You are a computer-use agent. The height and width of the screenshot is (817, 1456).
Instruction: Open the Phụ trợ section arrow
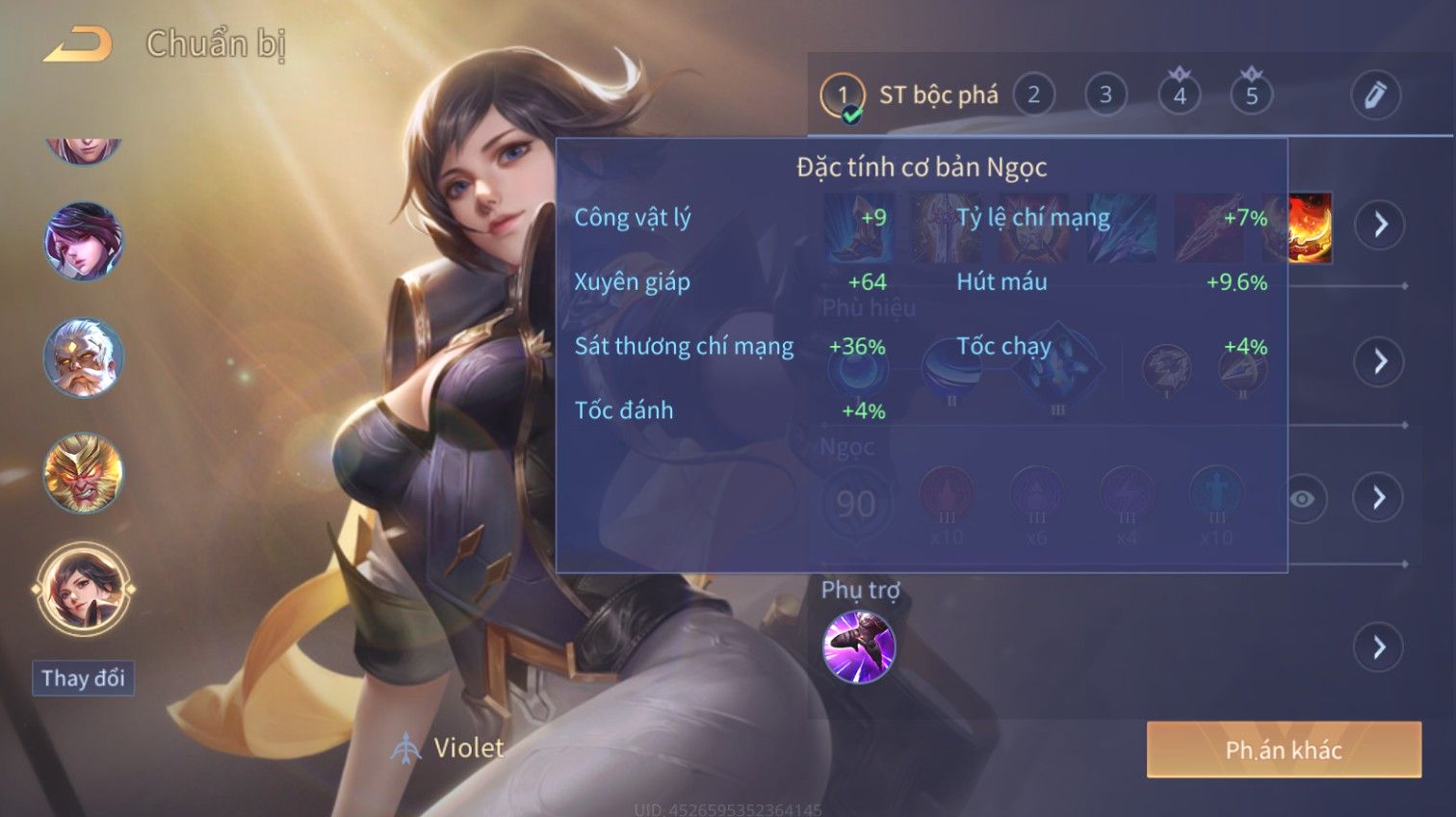tap(1379, 646)
